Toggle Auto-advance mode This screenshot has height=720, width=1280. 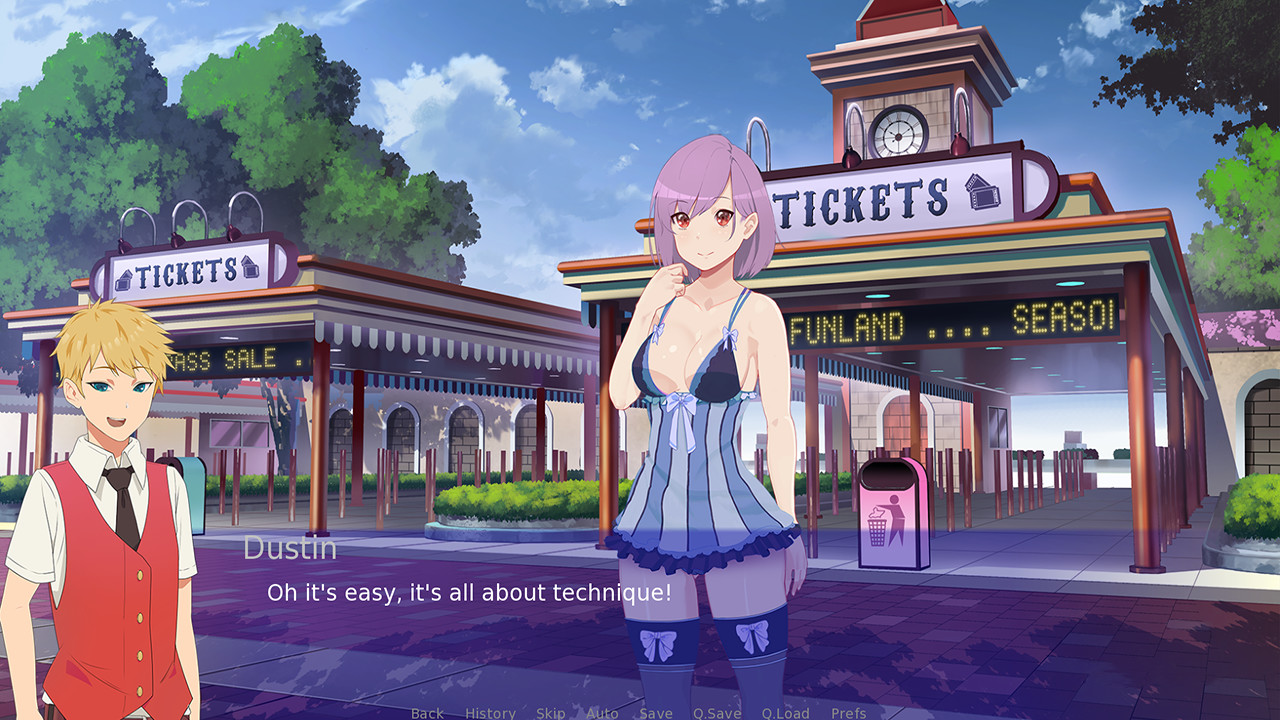pyautogui.click(x=601, y=710)
